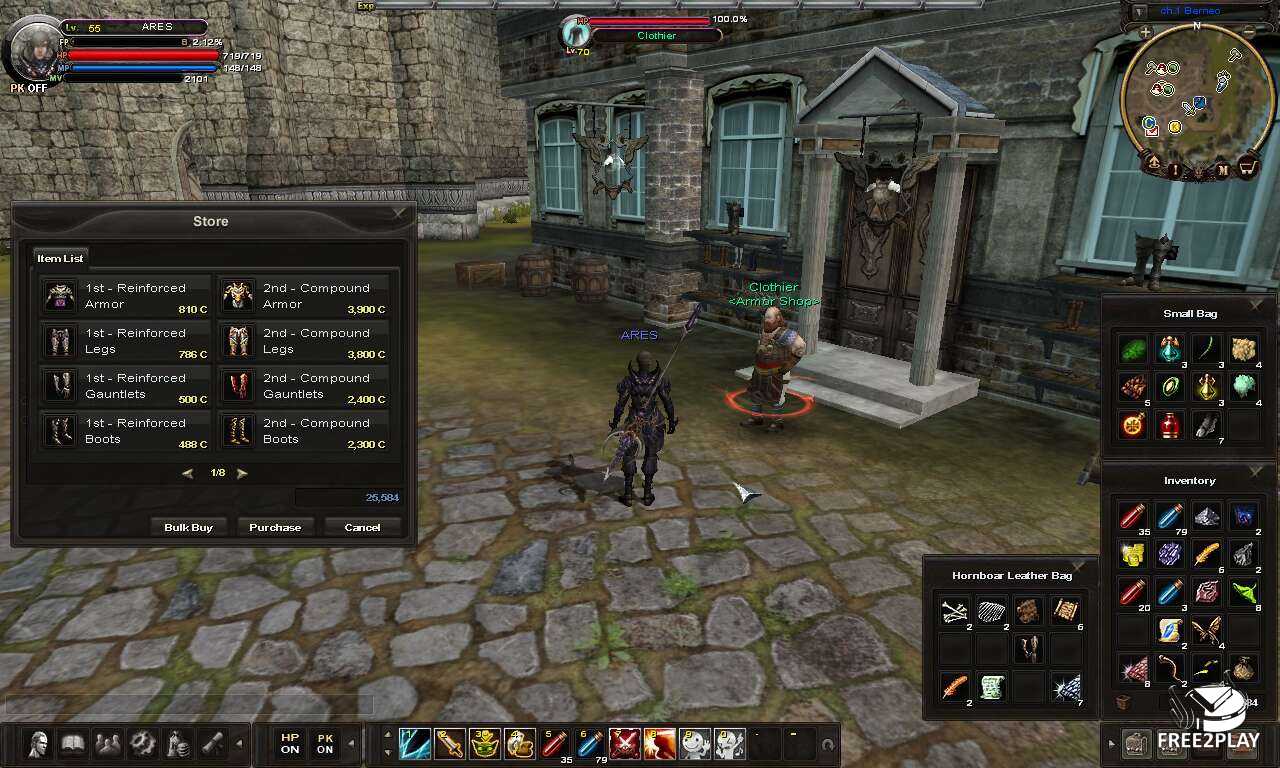Image resolution: width=1280 pixels, height=768 pixels.
Task: Switch to the Item List tab
Action: click(60, 258)
